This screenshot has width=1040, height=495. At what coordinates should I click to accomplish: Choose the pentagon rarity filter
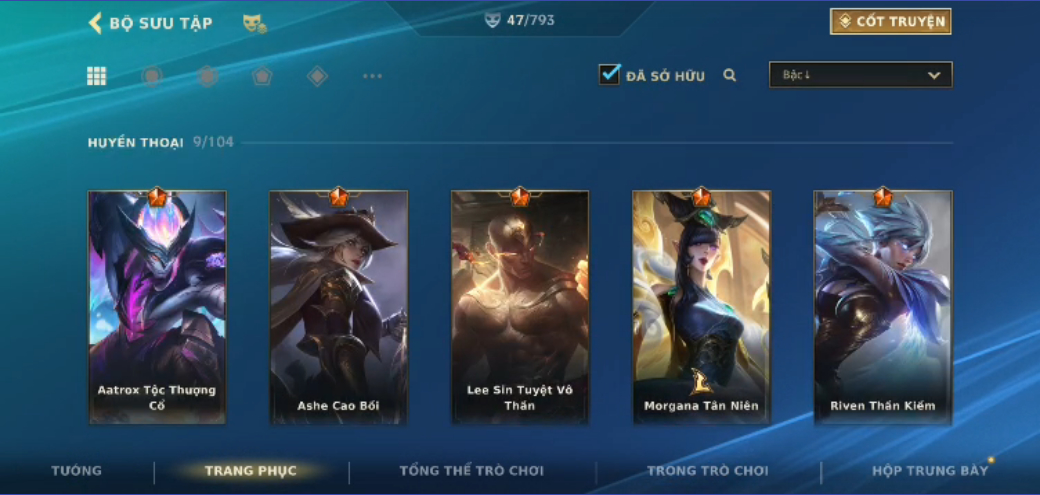click(x=262, y=76)
